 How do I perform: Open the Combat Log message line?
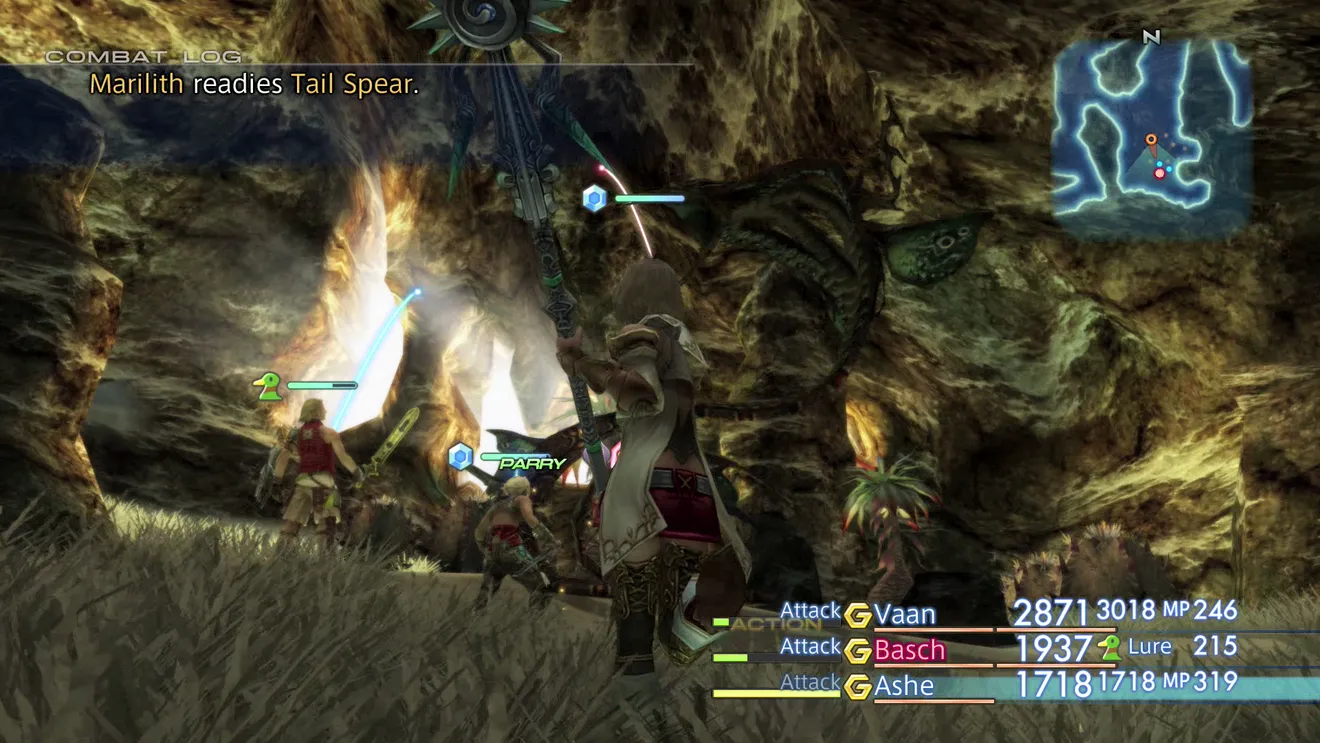tap(254, 84)
